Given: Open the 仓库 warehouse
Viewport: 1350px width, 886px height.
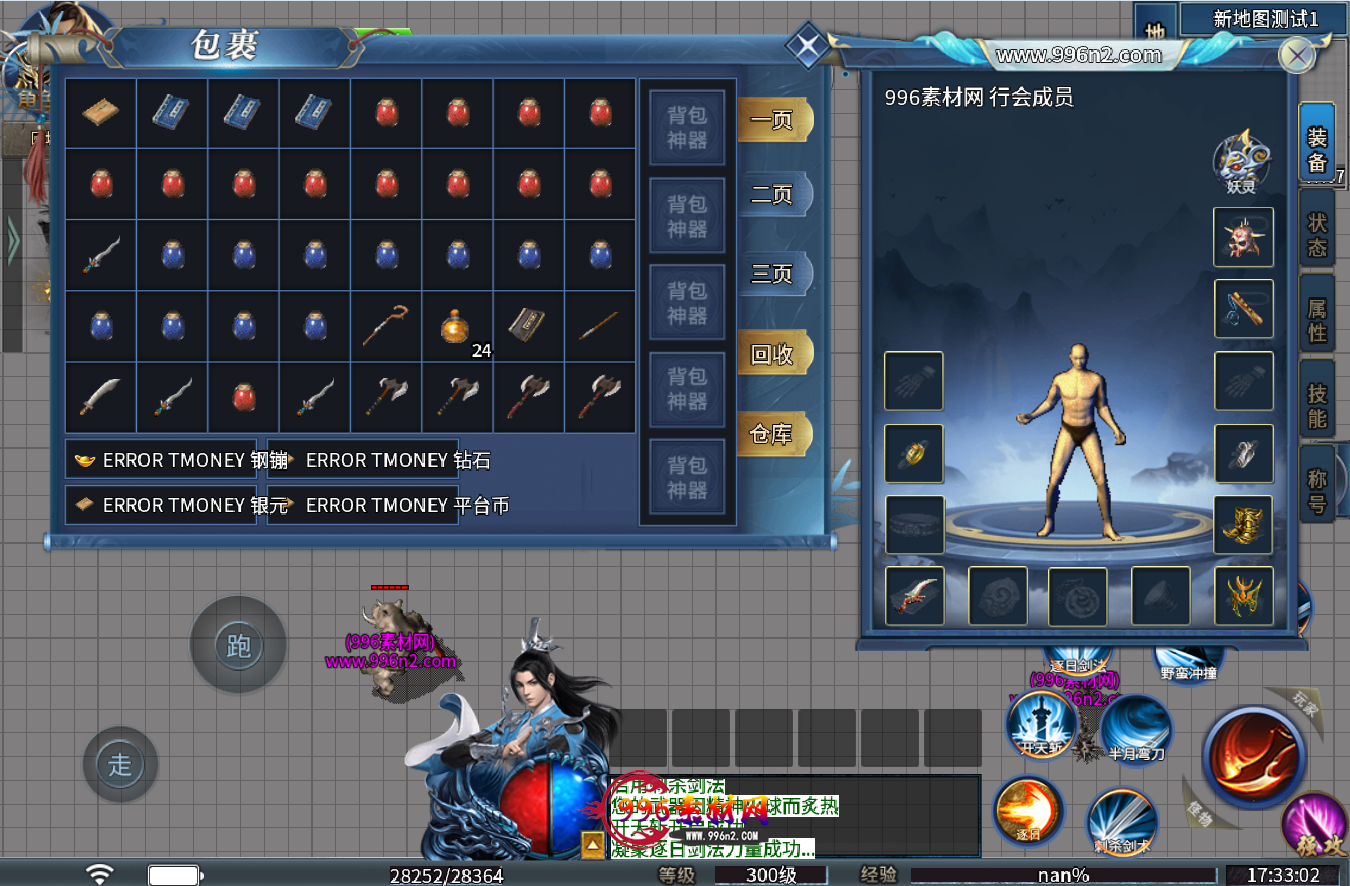Looking at the screenshot, I should click(773, 434).
